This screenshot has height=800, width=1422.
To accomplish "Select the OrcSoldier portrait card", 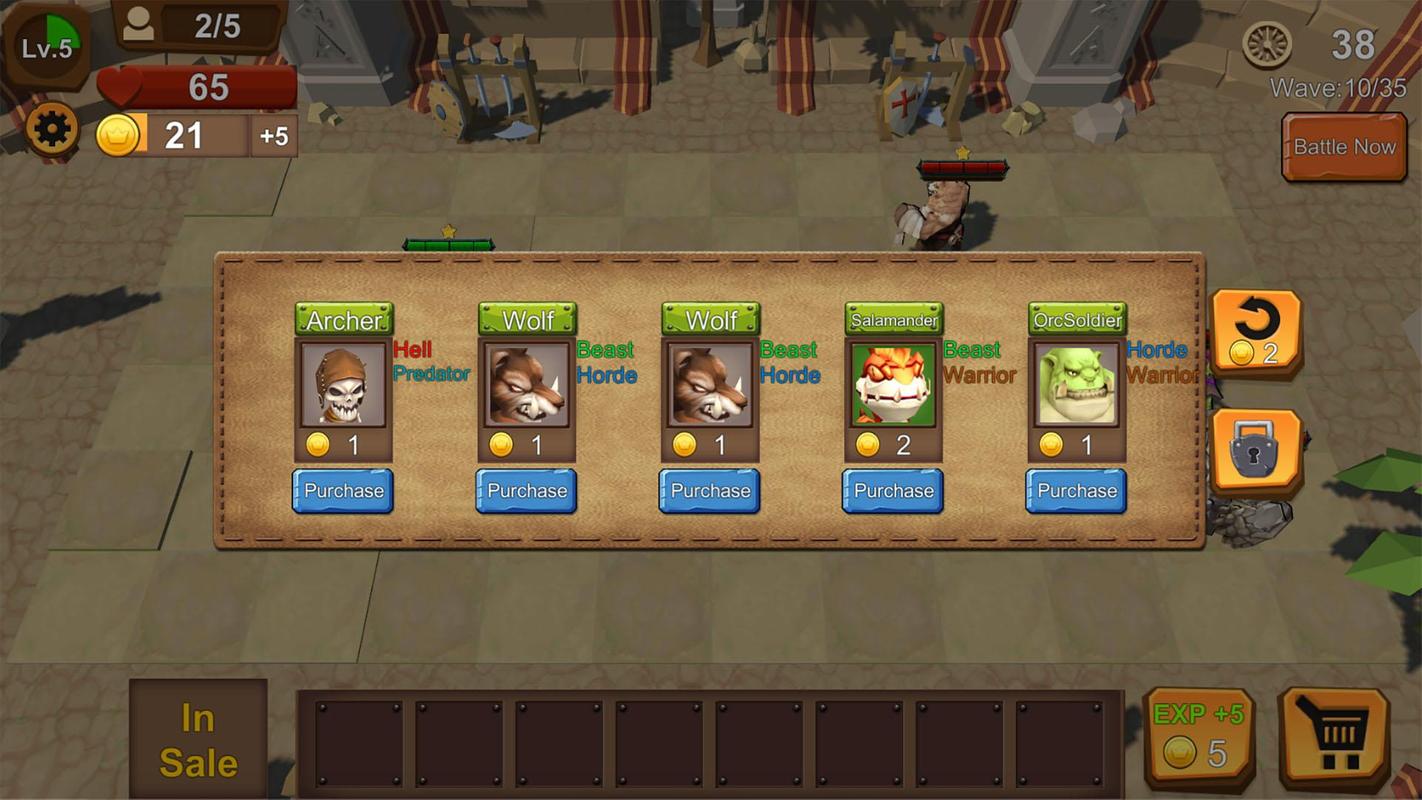I will pyautogui.click(x=1076, y=385).
